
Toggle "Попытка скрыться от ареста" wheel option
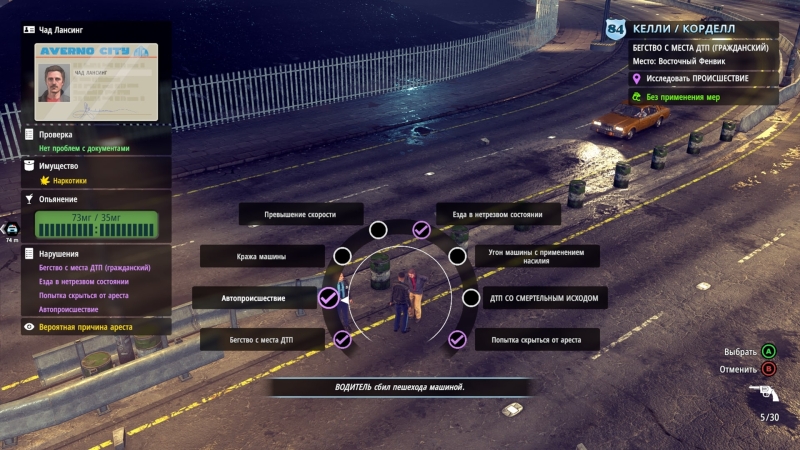click(537, 339)
